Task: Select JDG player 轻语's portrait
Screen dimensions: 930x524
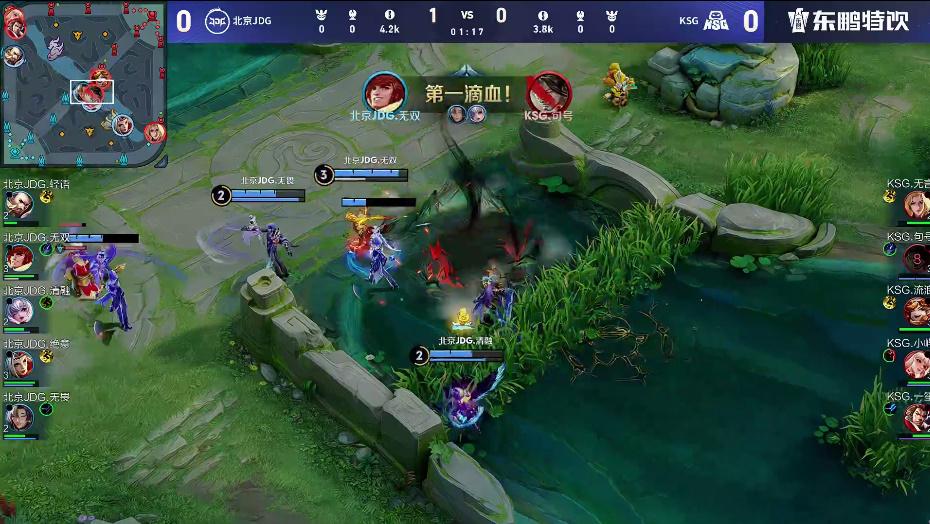Action: (18, 205)
